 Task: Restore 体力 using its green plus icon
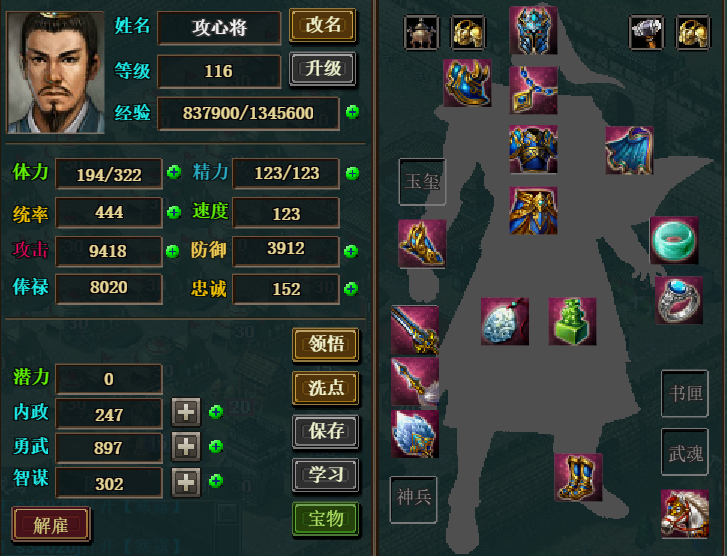[174, 172]
